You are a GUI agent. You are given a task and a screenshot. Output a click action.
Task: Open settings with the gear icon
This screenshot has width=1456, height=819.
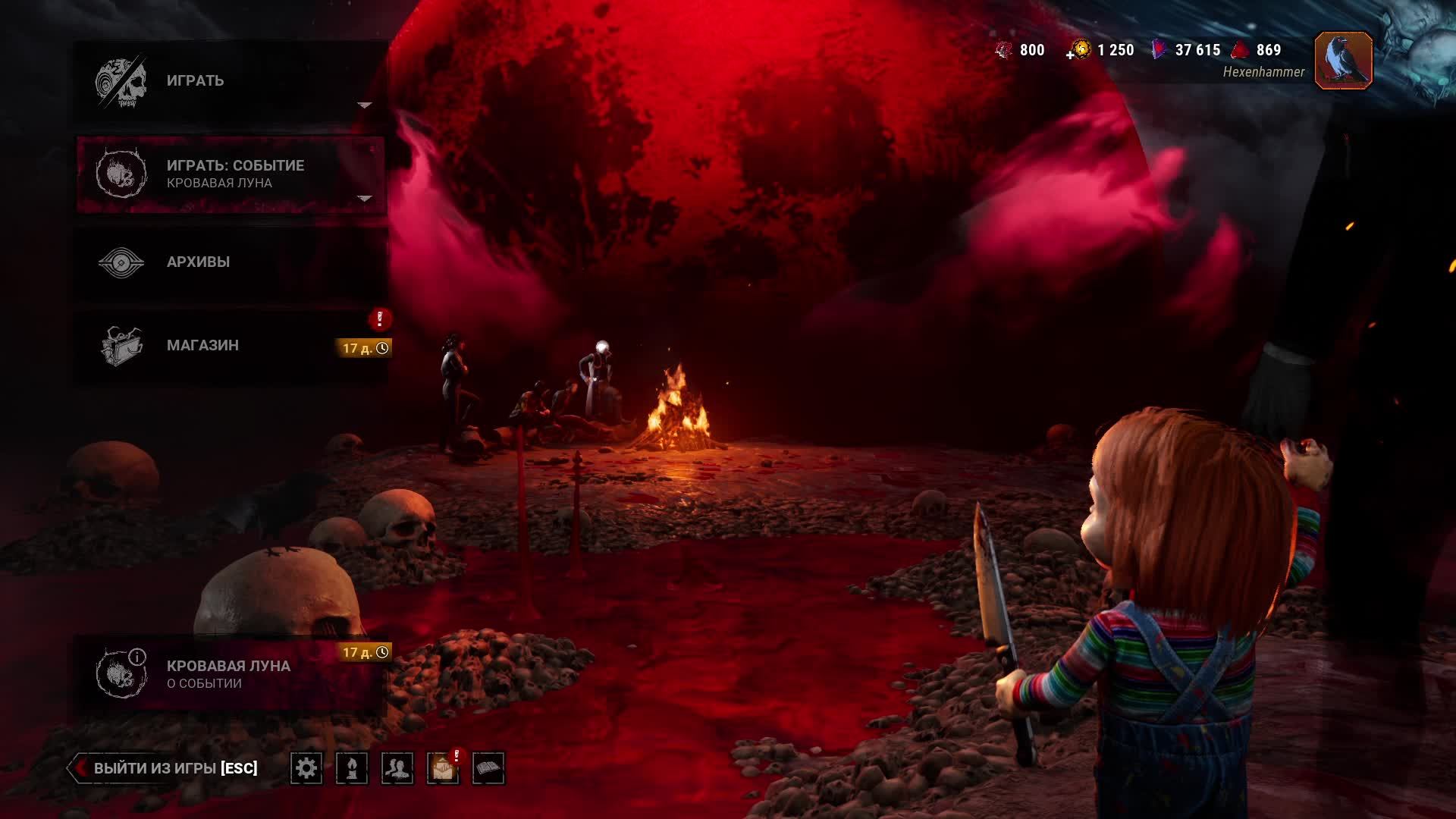tap(306, 768)
